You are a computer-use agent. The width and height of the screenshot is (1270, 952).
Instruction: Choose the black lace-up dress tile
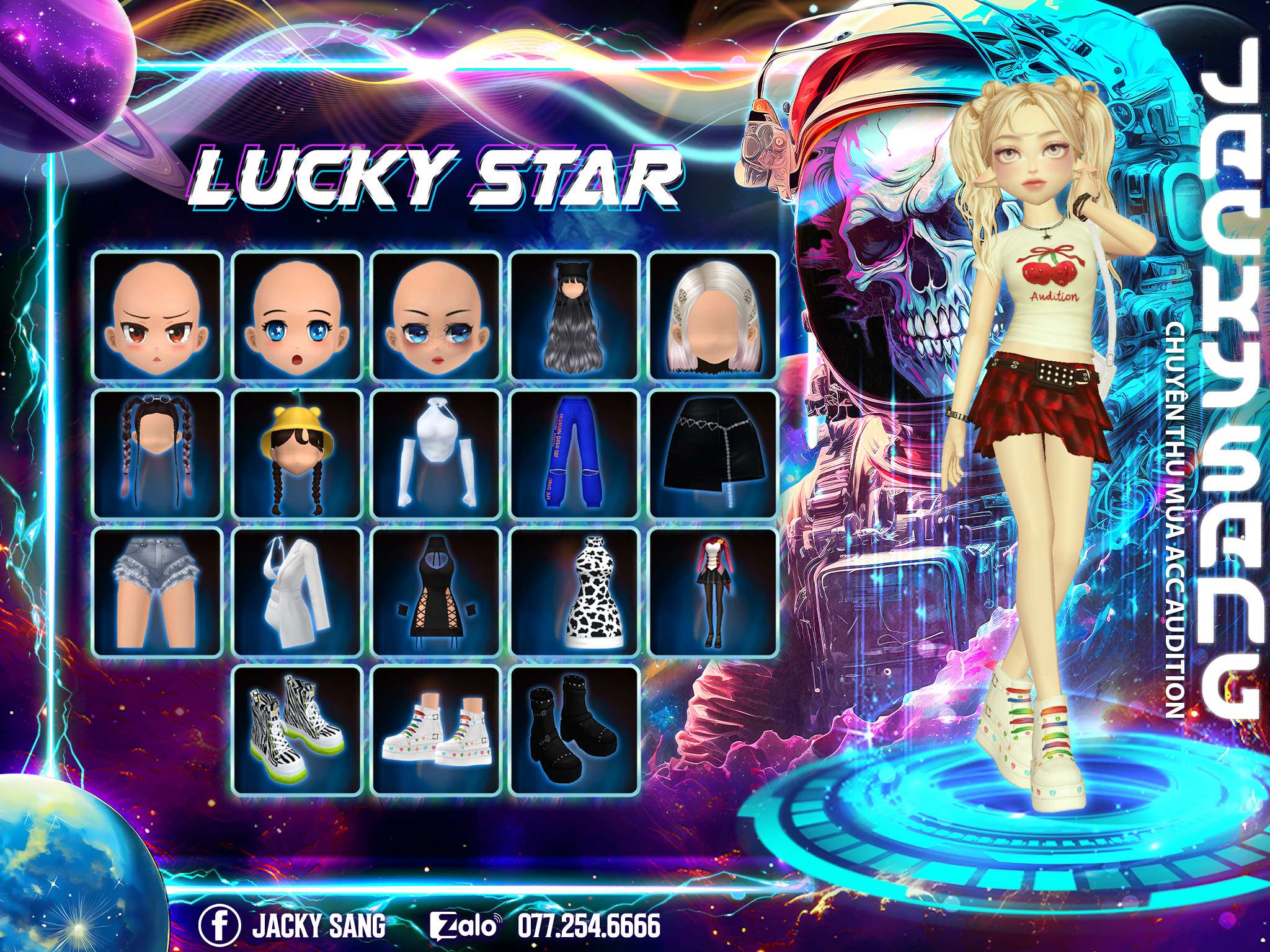[x=436, y=593]
